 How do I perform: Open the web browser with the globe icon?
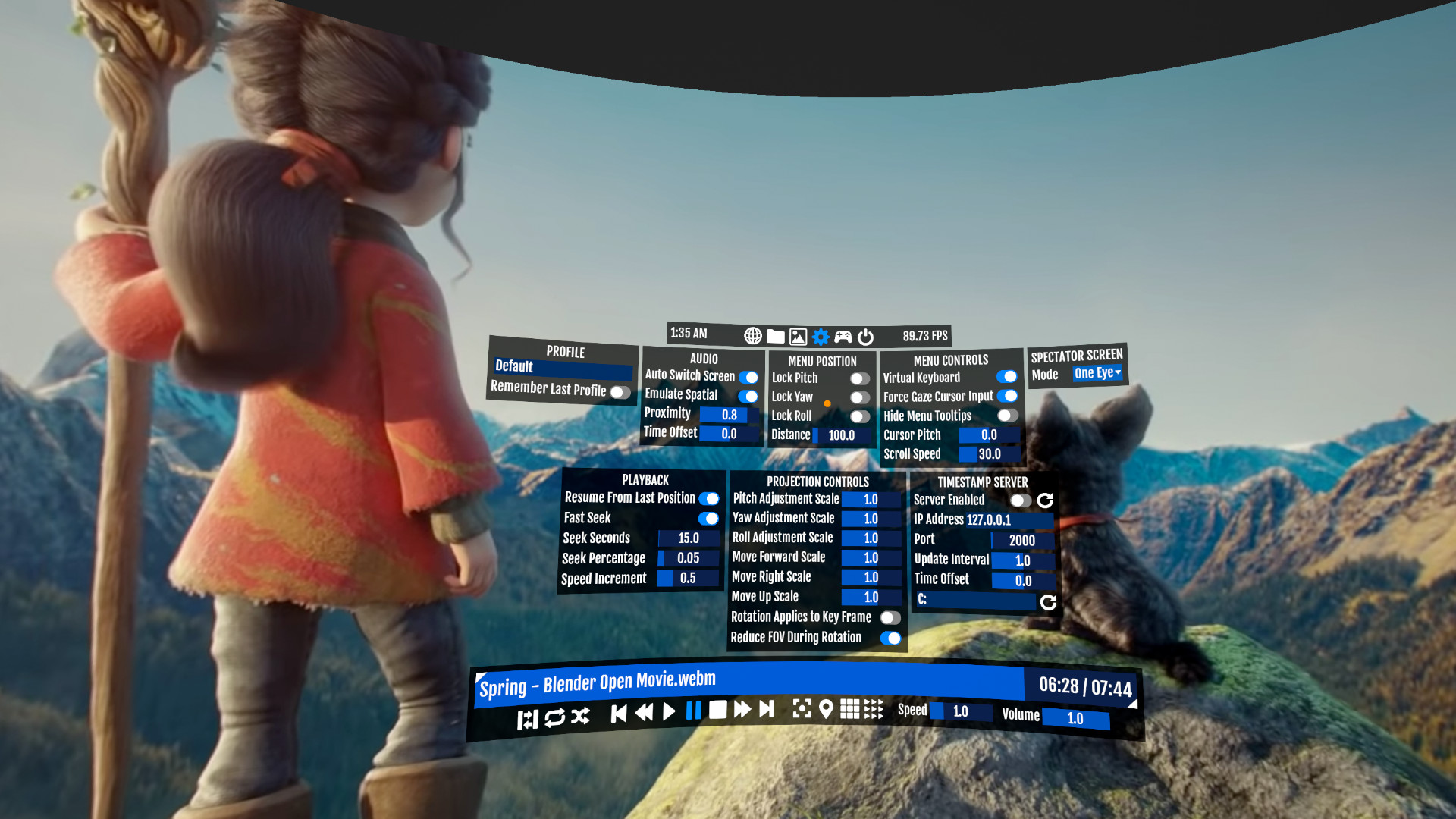tap(753, 336)
